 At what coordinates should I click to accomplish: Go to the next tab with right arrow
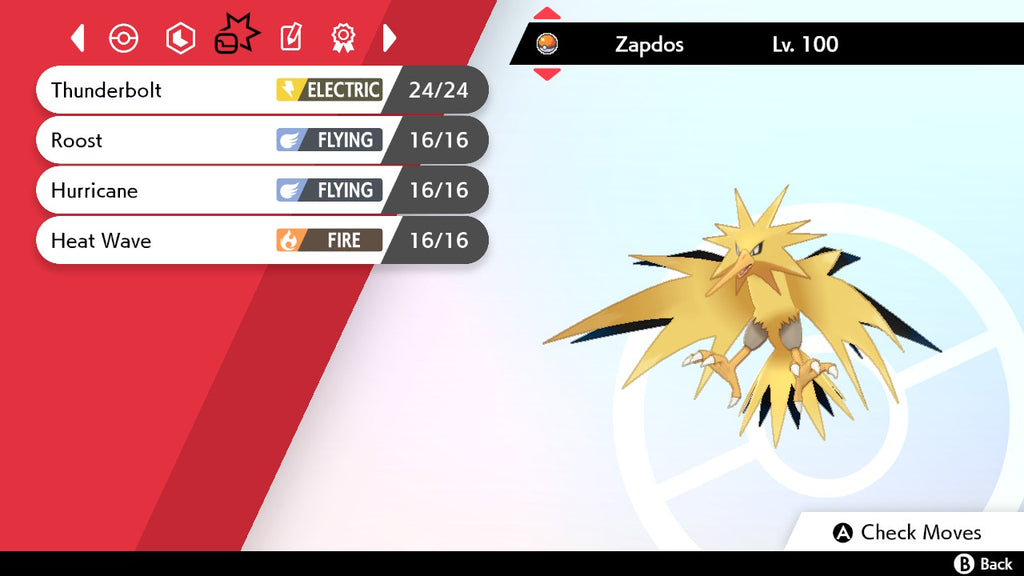pyautogui.click(x=390, y=38)
